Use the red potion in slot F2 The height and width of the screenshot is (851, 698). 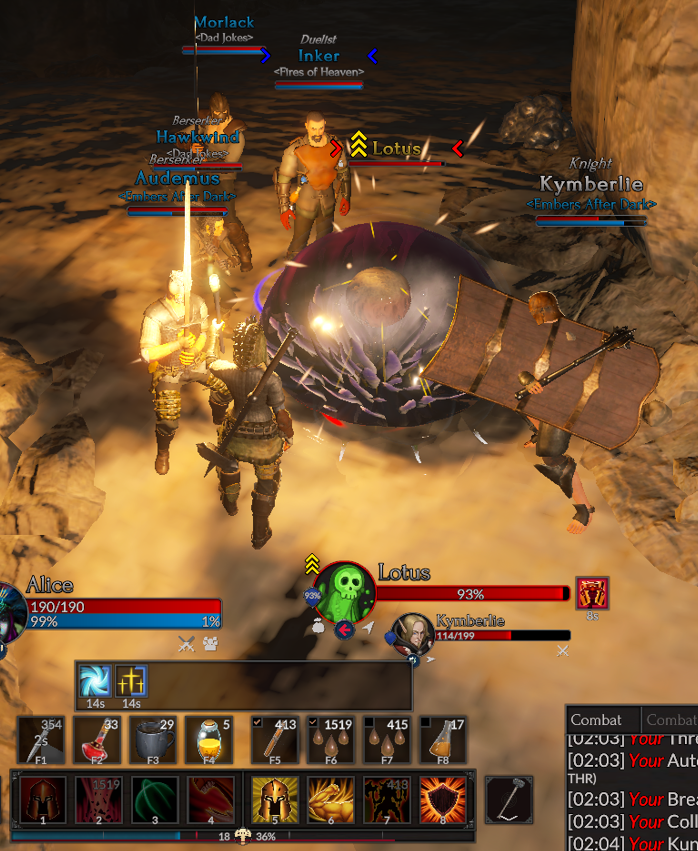click(97, 741)
